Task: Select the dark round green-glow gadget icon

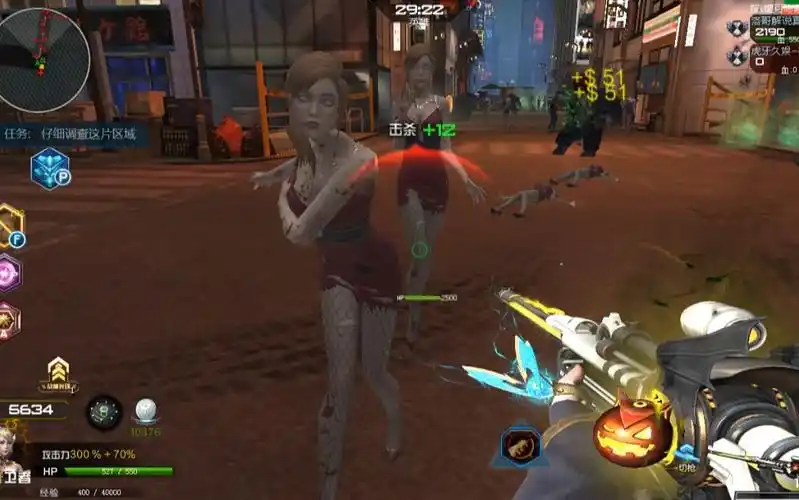Action: click(x=104, y=412)
